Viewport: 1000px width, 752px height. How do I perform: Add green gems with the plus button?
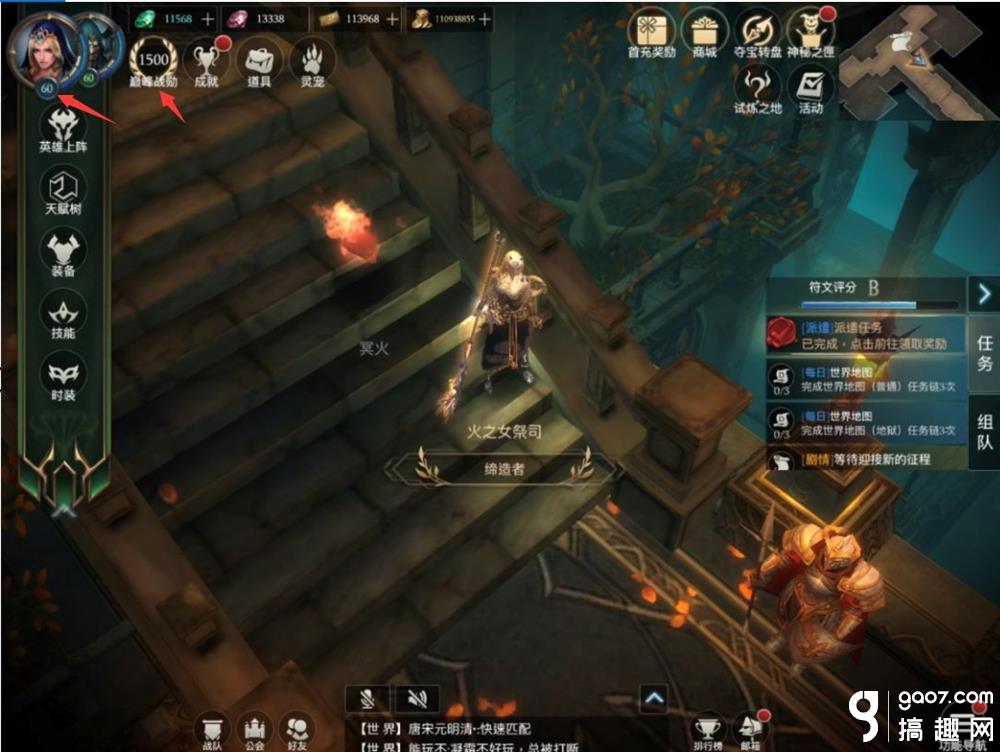click(207, 19)
